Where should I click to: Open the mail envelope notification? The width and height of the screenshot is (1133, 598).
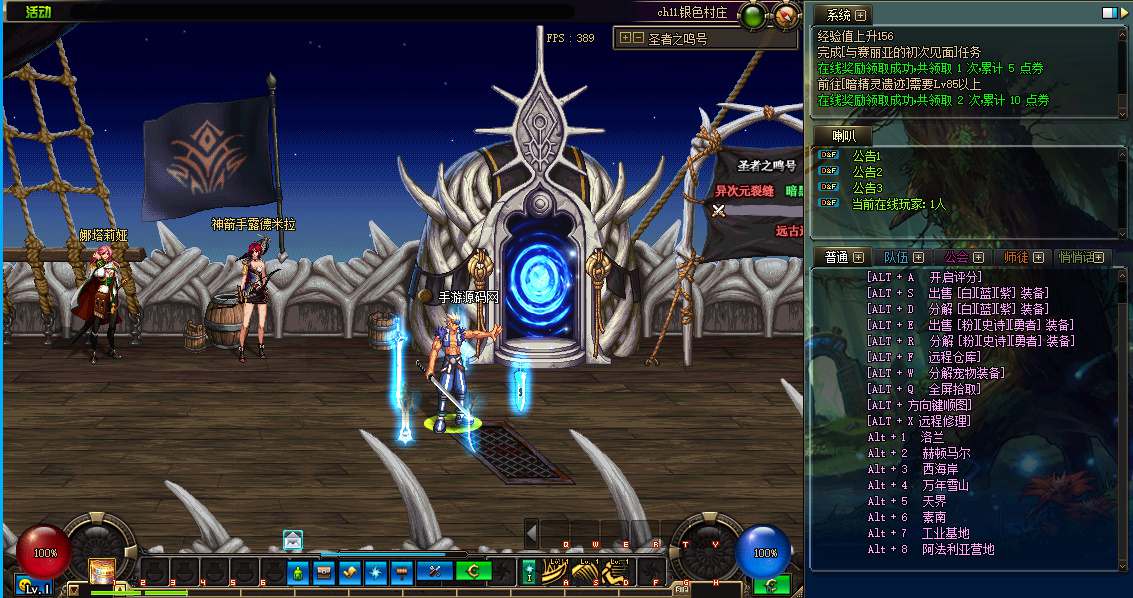pos(292,540)
